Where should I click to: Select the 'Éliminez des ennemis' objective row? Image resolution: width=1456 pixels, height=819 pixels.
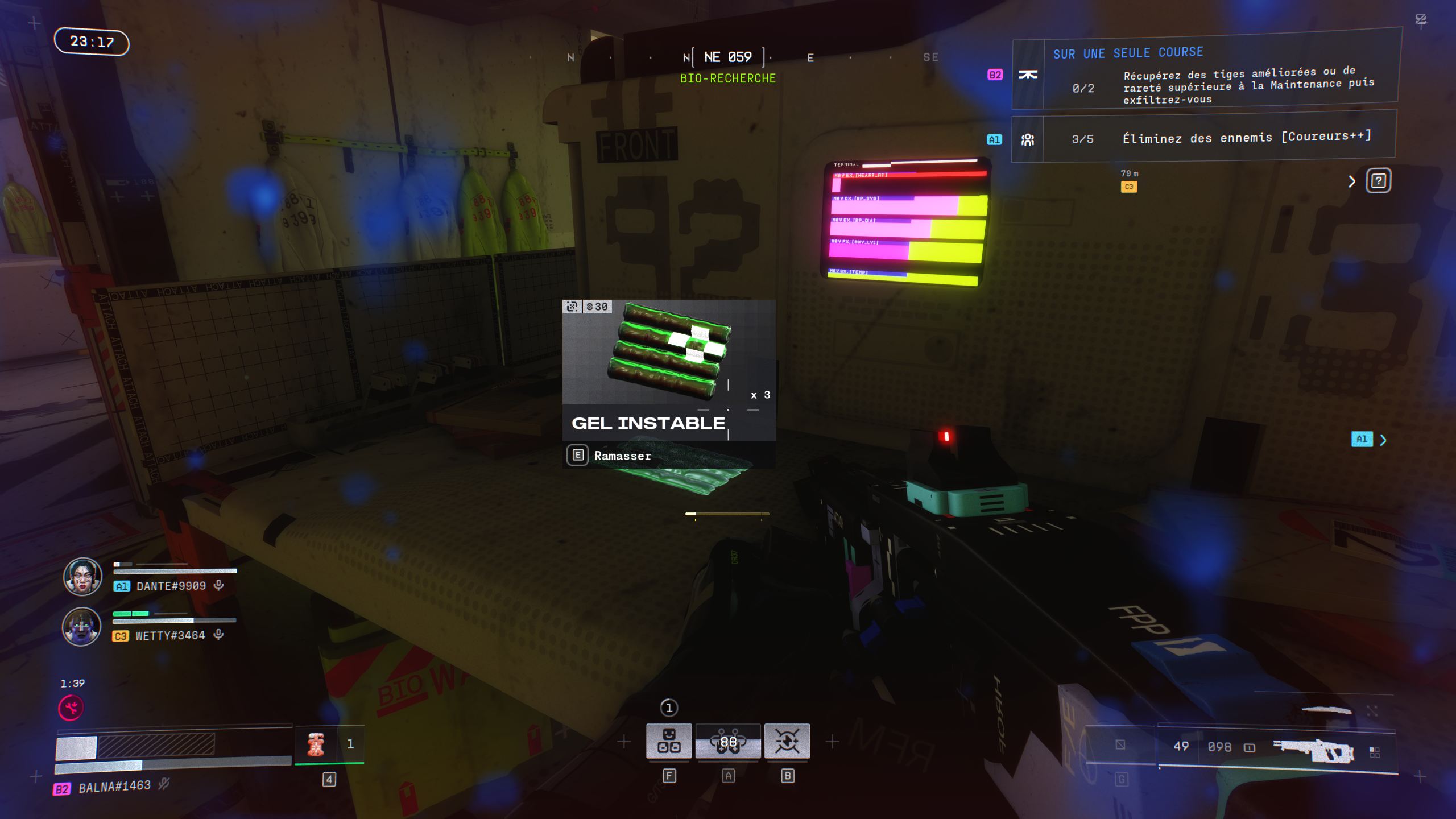(x=1205, y=138)
